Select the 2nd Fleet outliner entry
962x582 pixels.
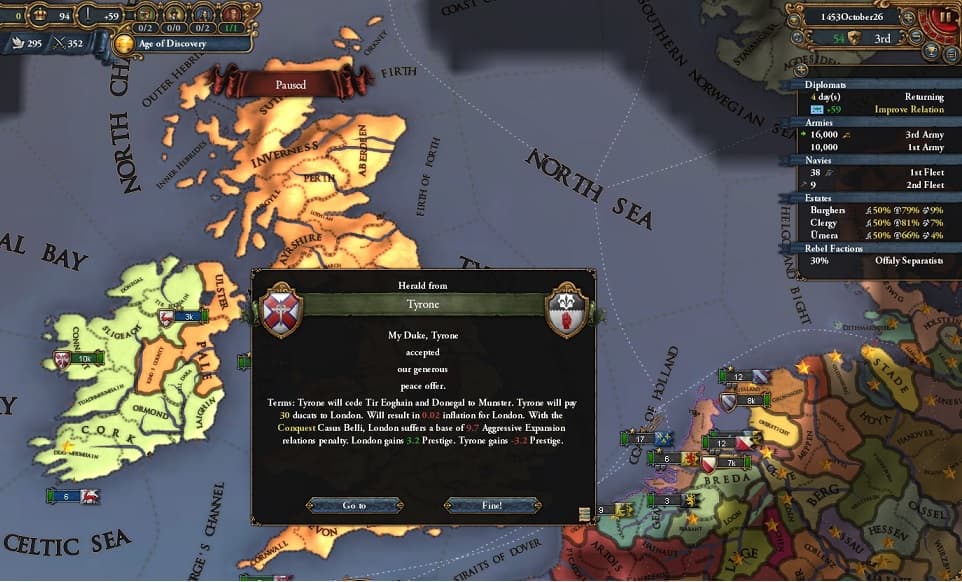coord(880,184)
